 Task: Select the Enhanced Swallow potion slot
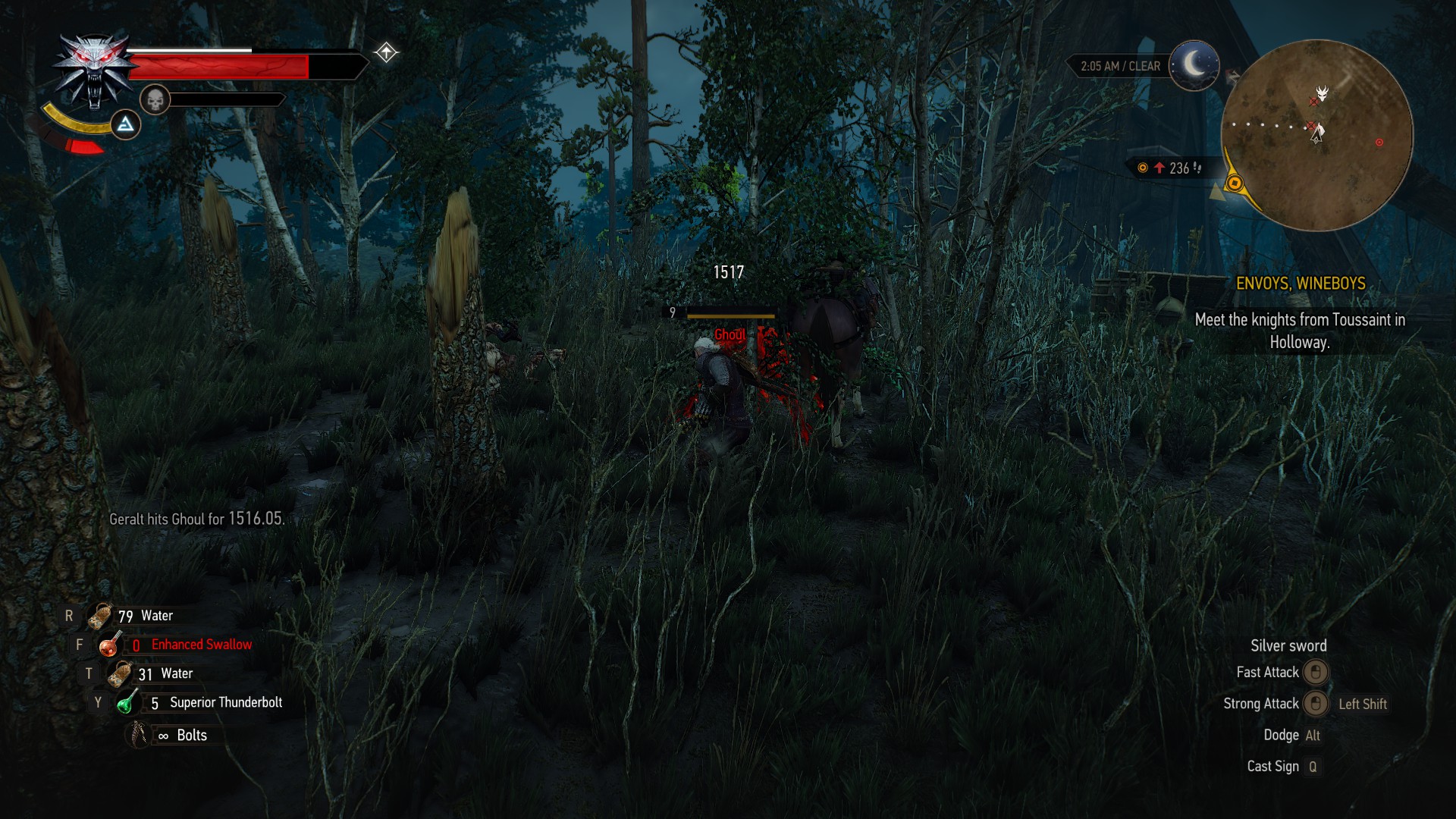pos(111,645)
